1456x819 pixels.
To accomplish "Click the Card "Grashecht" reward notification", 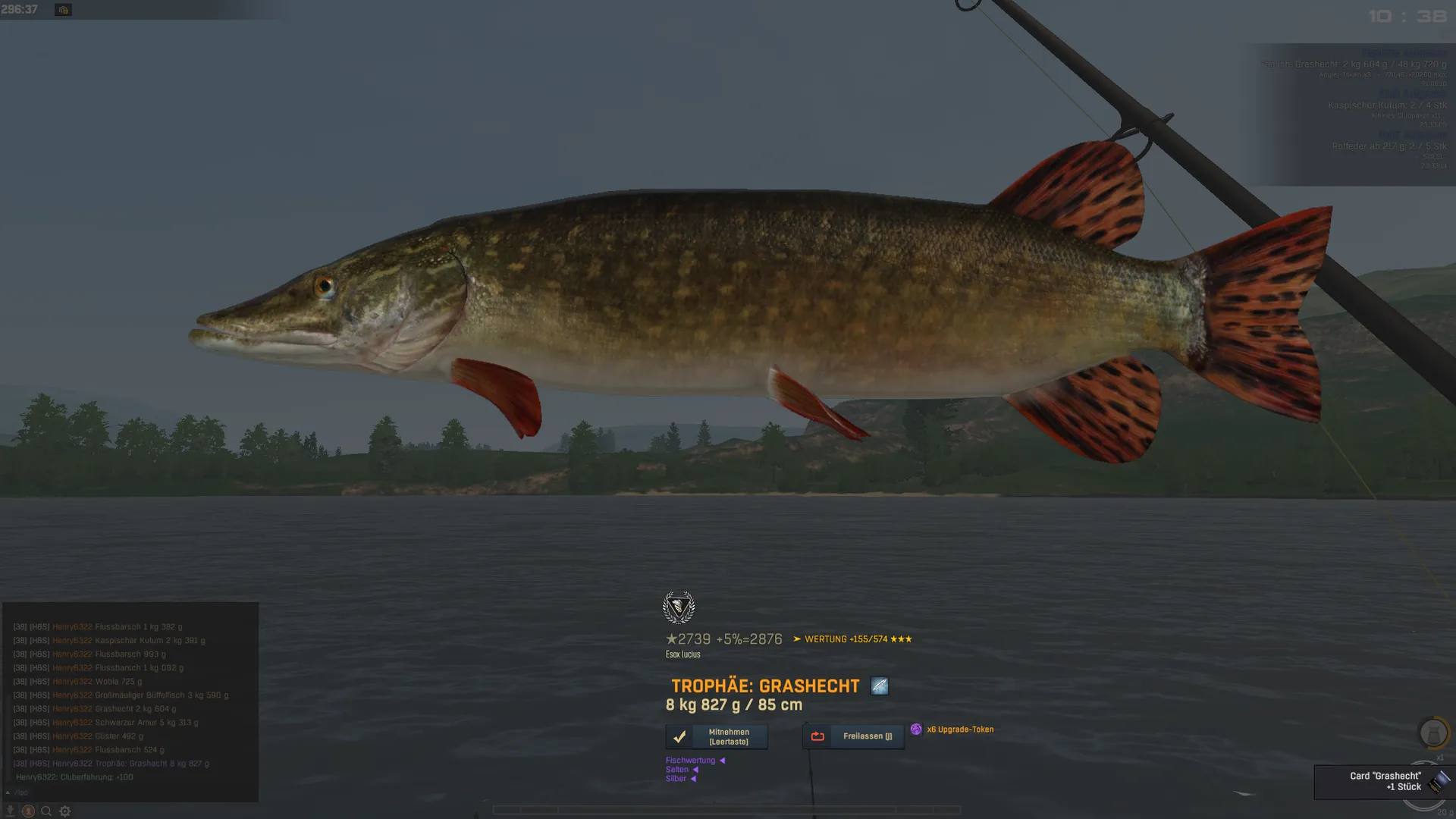I will (x=1383, y=782).
